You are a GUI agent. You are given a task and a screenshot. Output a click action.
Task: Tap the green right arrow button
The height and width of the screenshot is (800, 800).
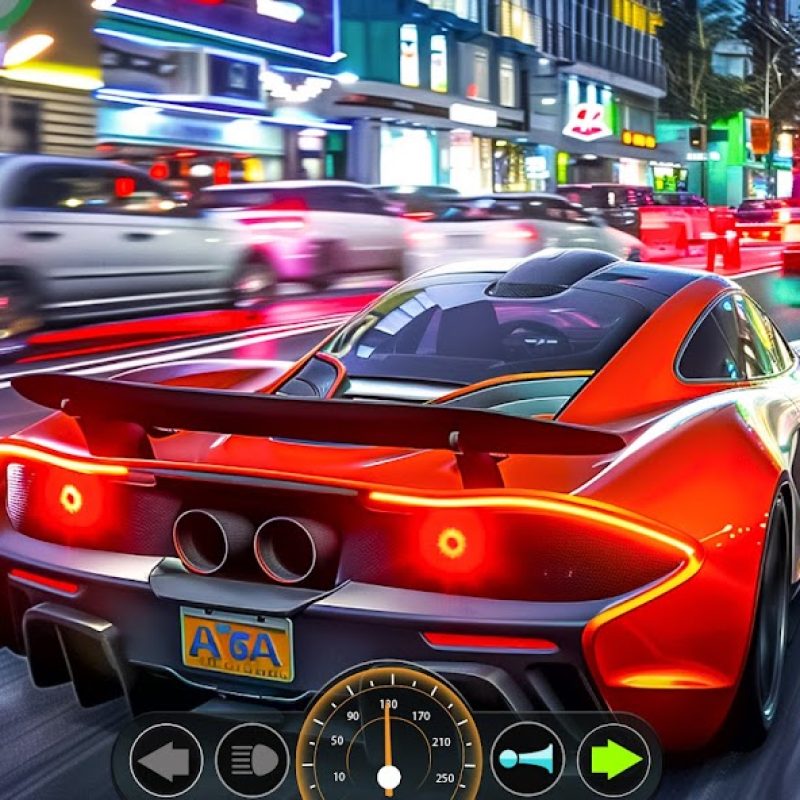[614, 759]
